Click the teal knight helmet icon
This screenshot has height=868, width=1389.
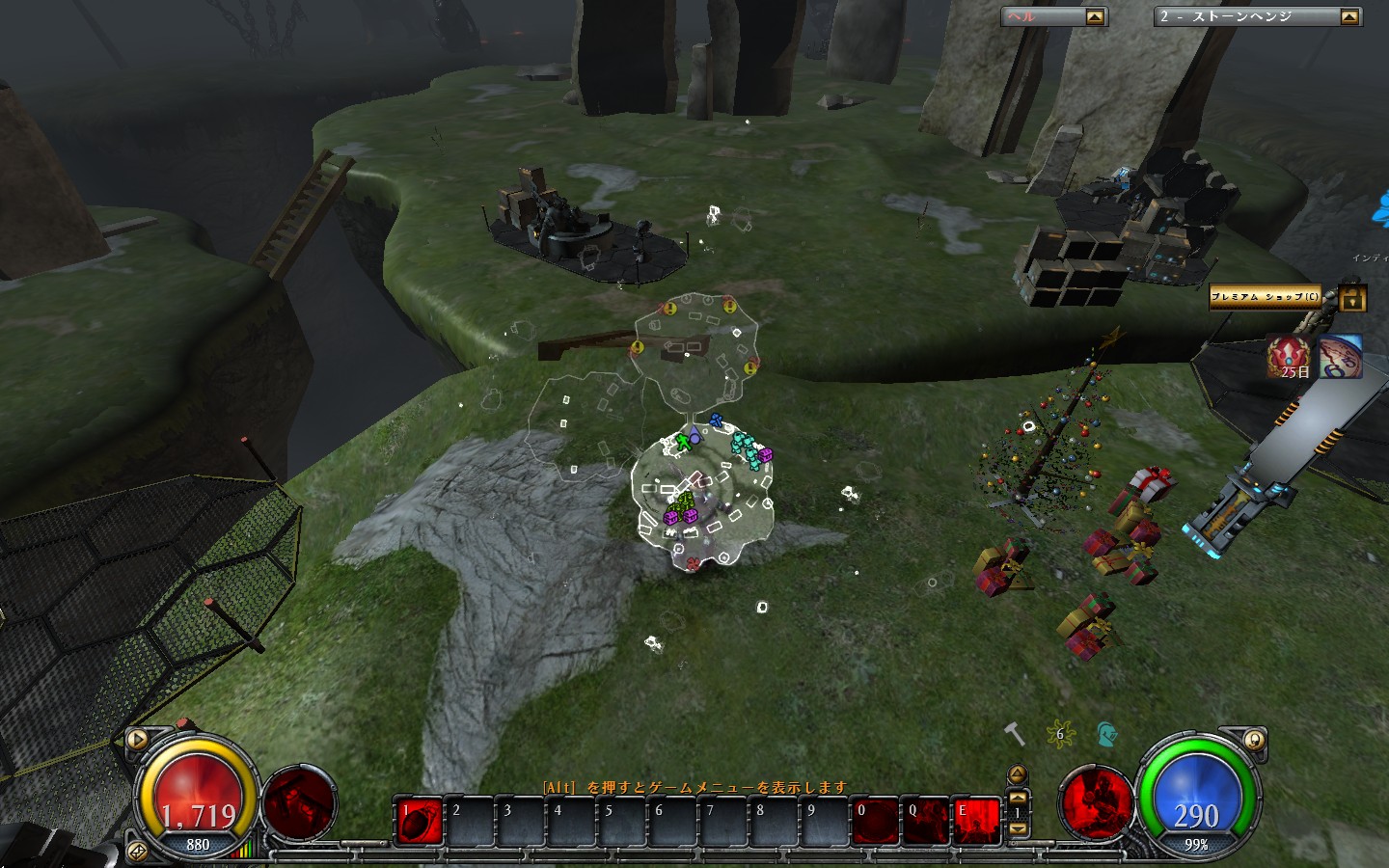1106,736
